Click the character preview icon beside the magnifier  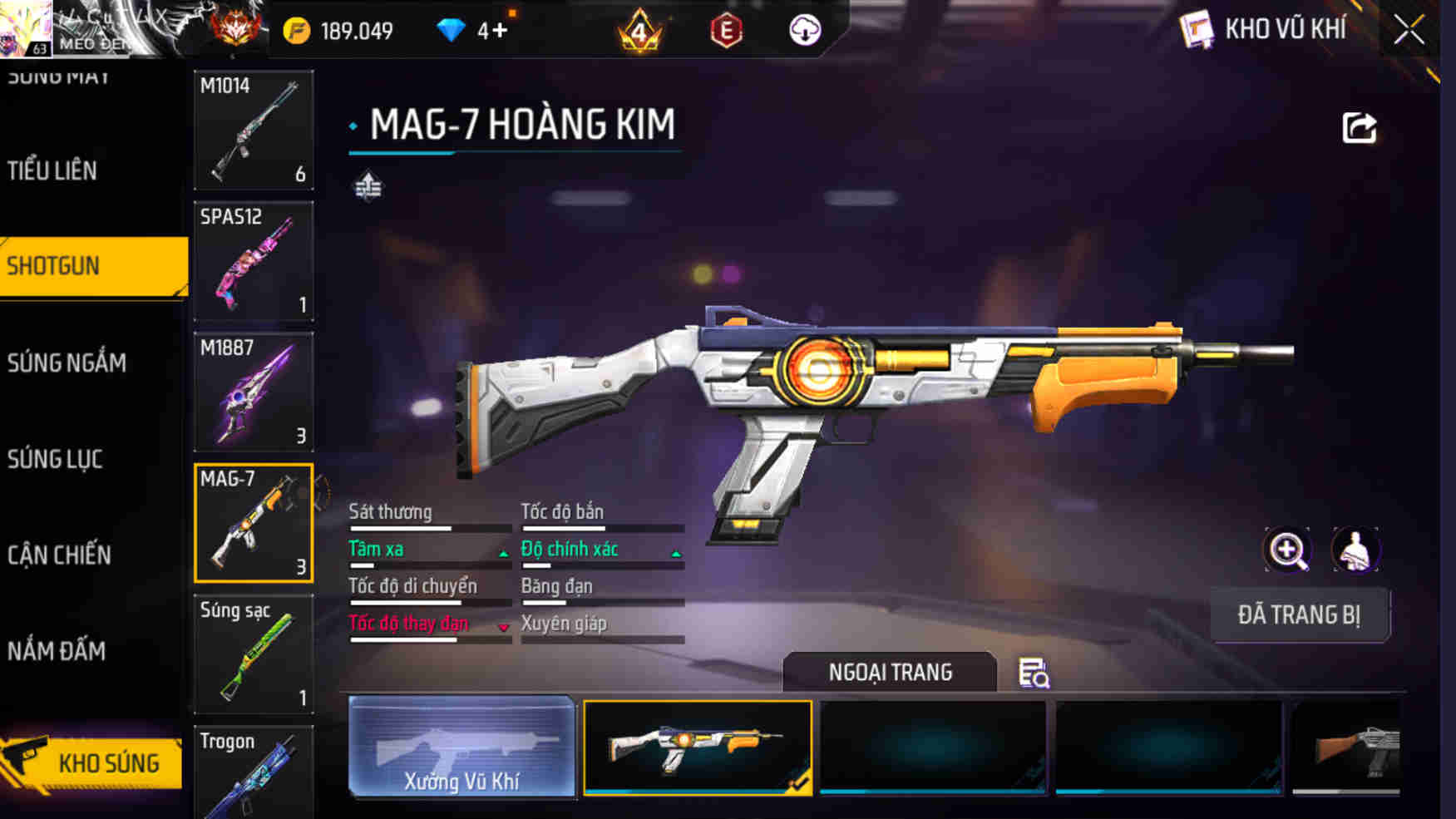(1357, 550)
